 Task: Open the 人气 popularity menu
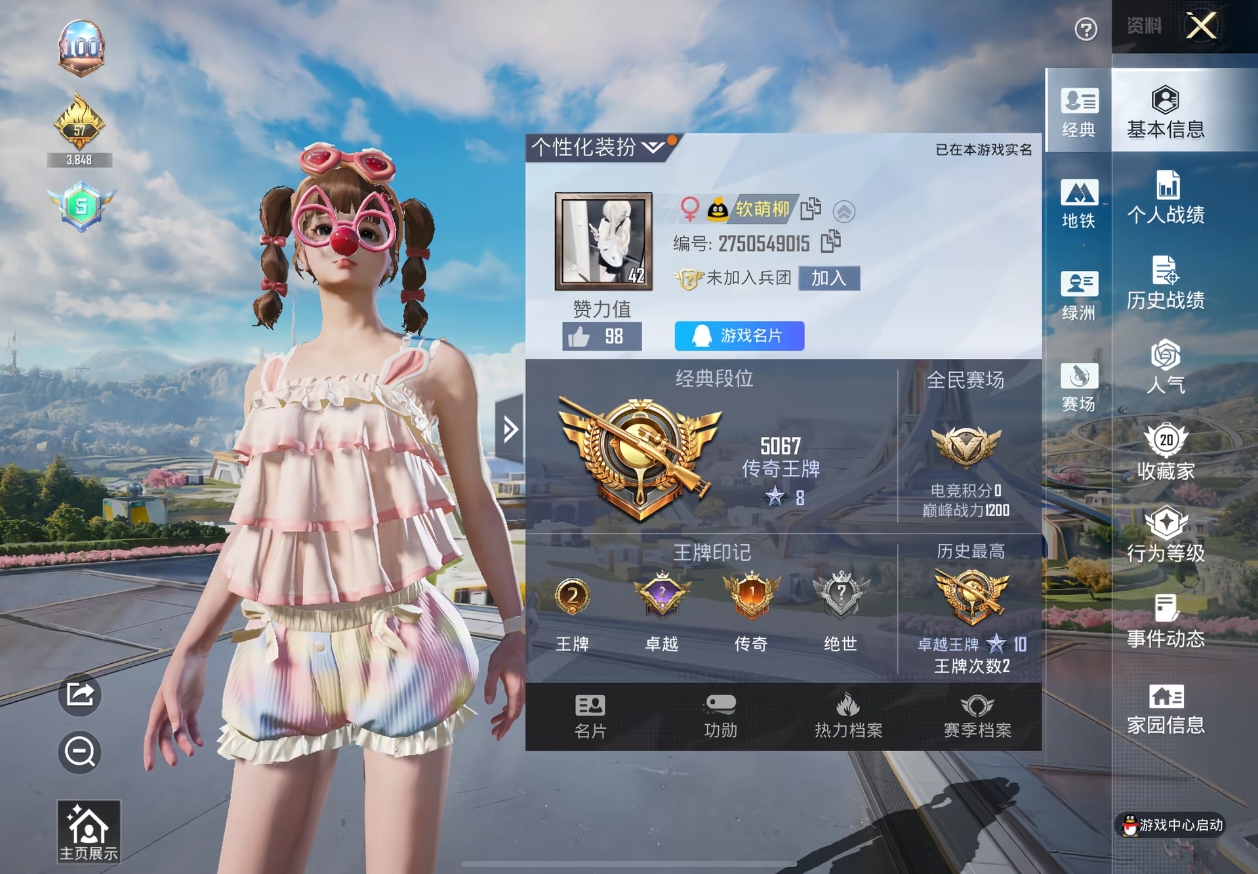1165,367
